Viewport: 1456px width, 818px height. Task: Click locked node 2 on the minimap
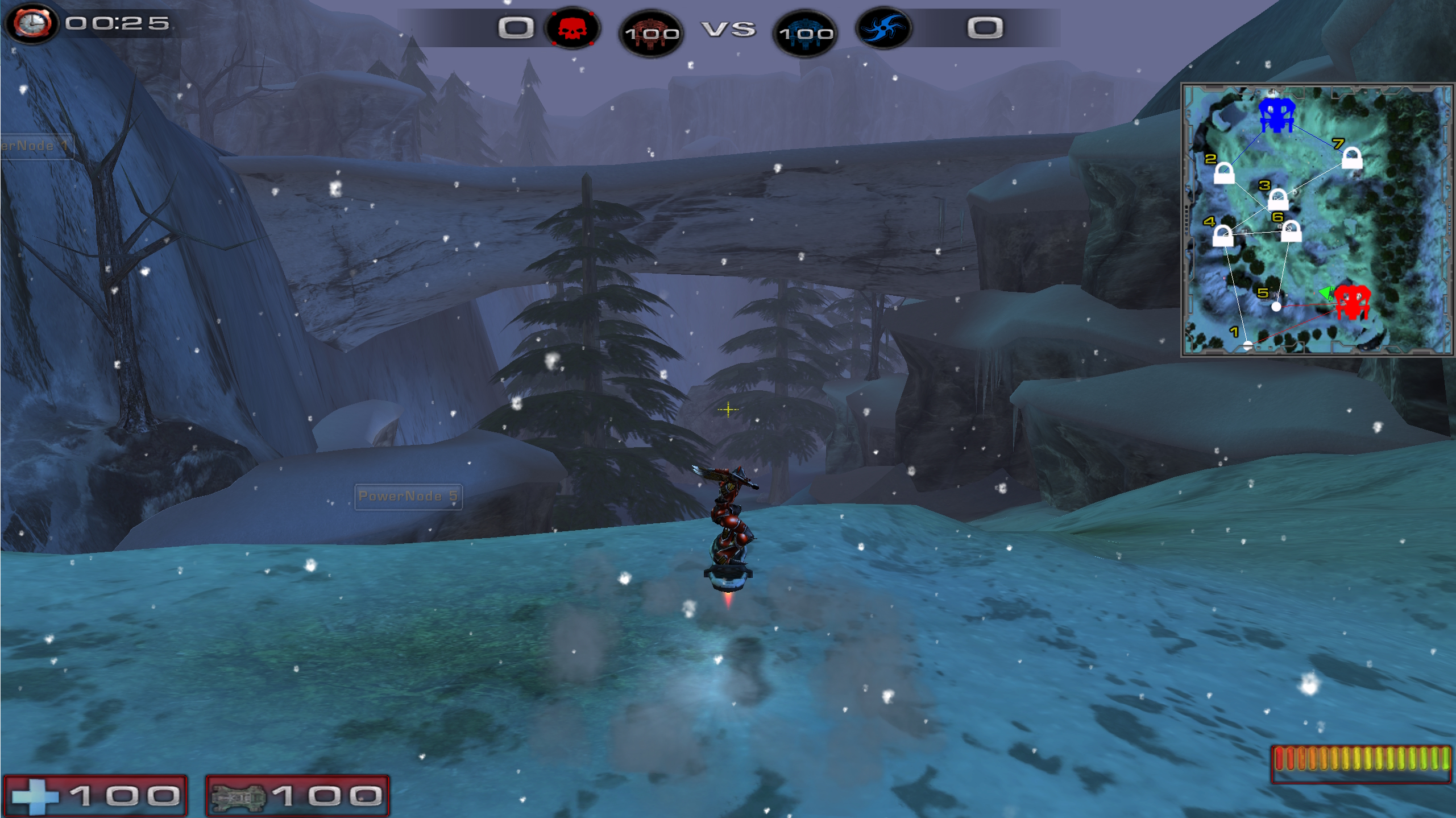tap(1224, 173)
